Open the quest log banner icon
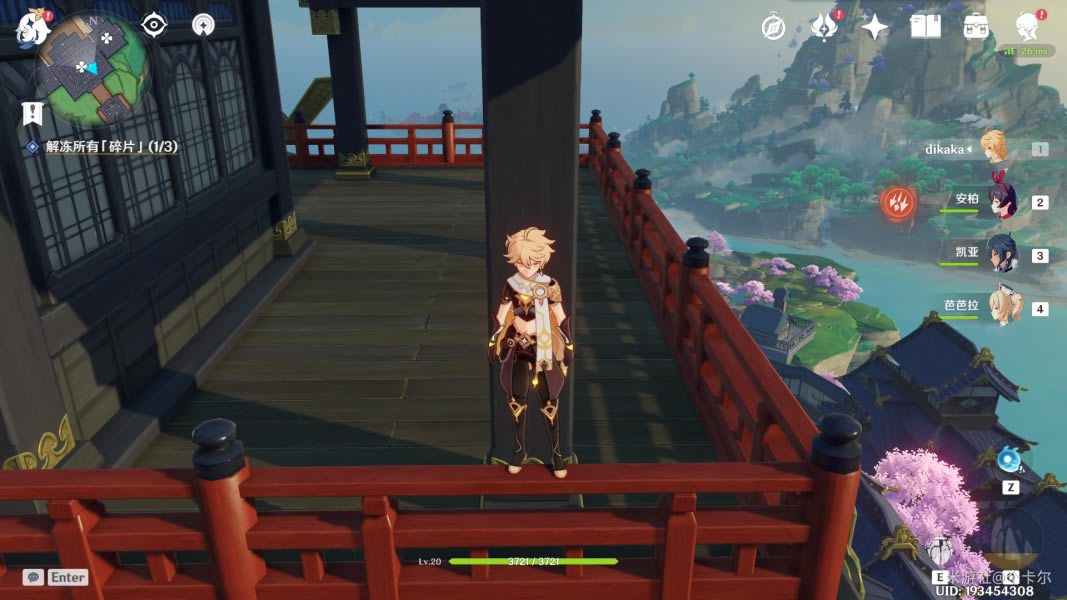Viewport: 1067px width, 600px height. click(33, 113)
